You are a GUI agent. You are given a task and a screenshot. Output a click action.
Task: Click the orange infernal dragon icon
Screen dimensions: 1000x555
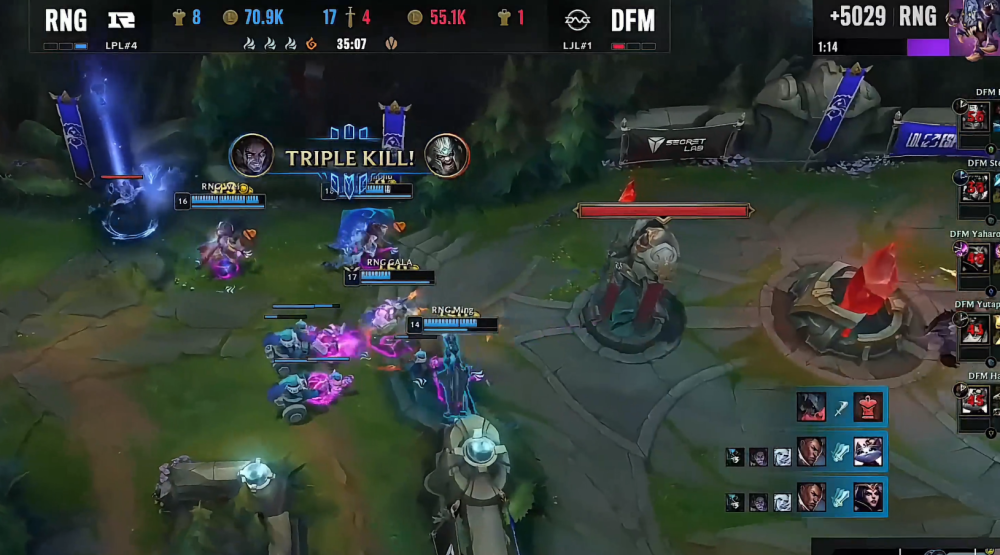tap(312, 44)
